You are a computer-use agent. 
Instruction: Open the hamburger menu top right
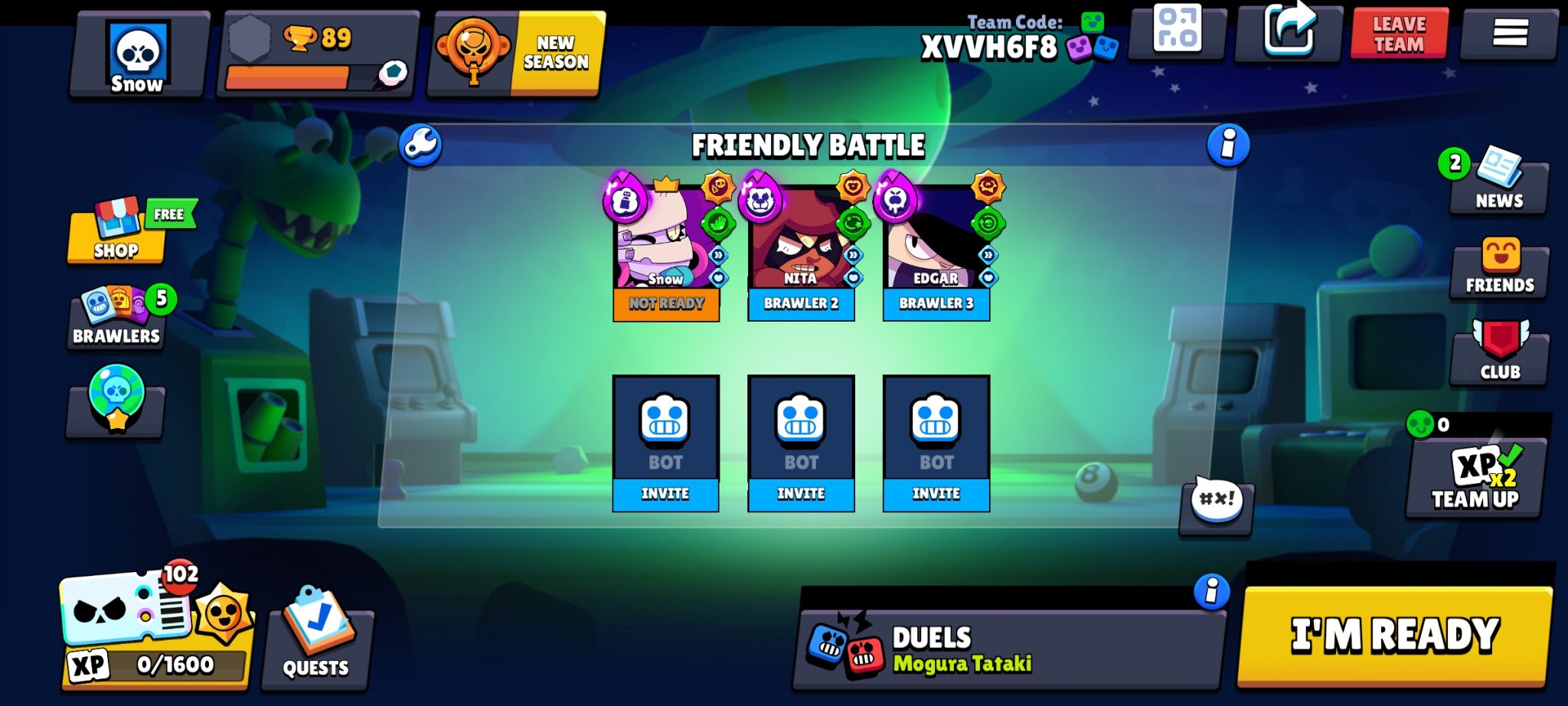click(1509, 32)
